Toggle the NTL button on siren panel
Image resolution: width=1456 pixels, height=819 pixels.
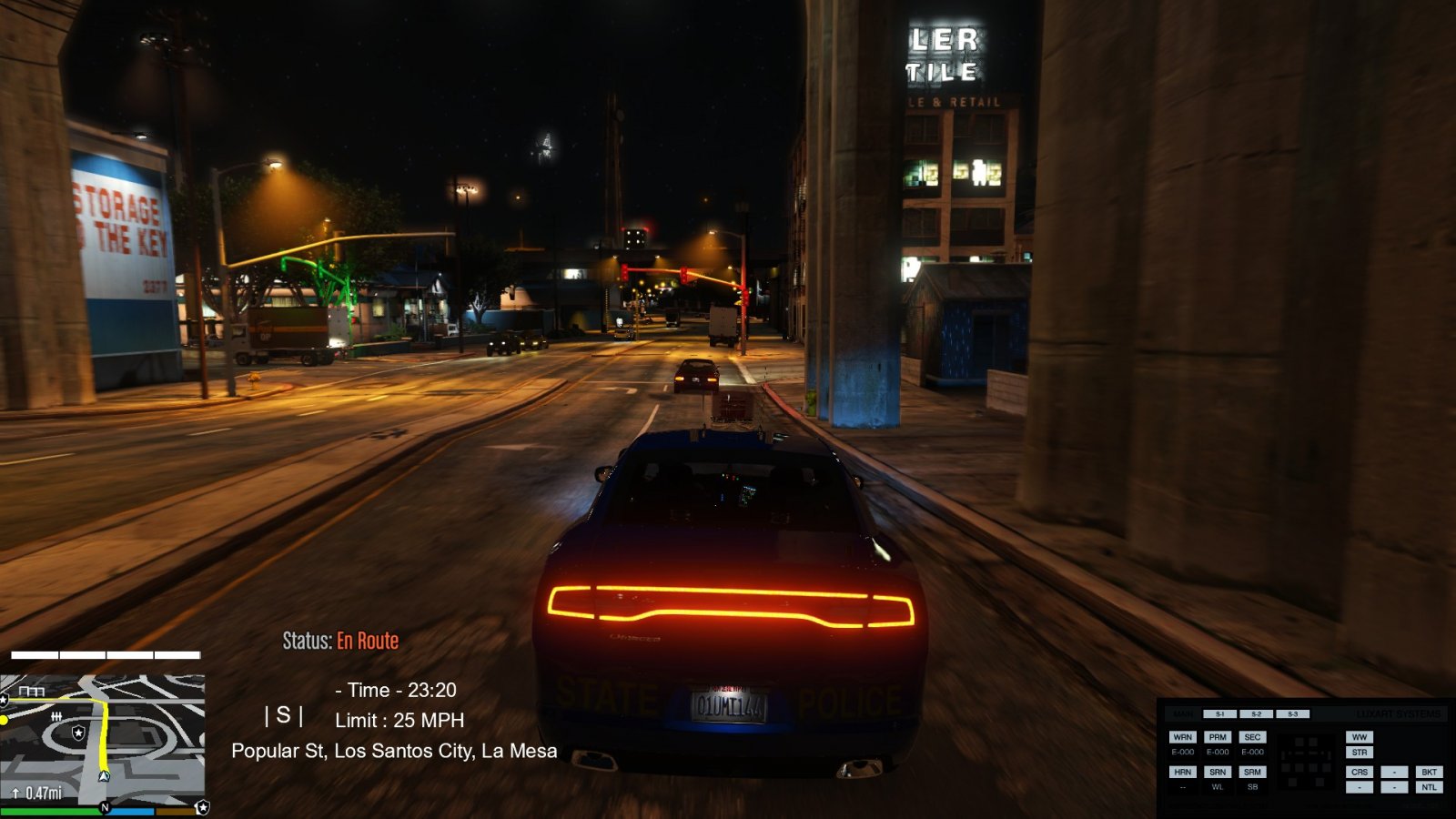tap(1429, 787)
